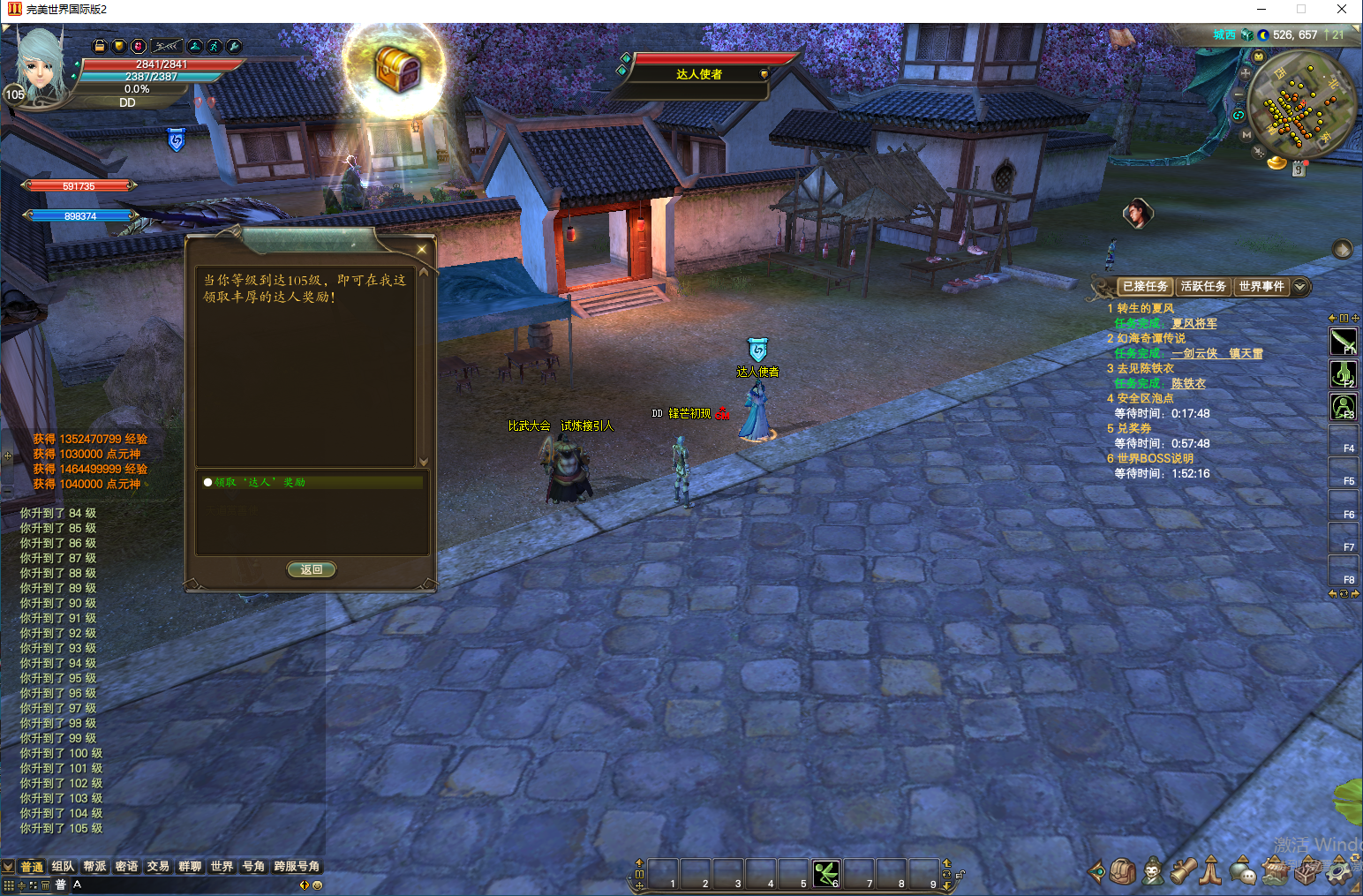The height and width of the screenshot is (896, 1363).
Task: Switch to the 活跃任务 quest tab
Action: point(1203,286)
